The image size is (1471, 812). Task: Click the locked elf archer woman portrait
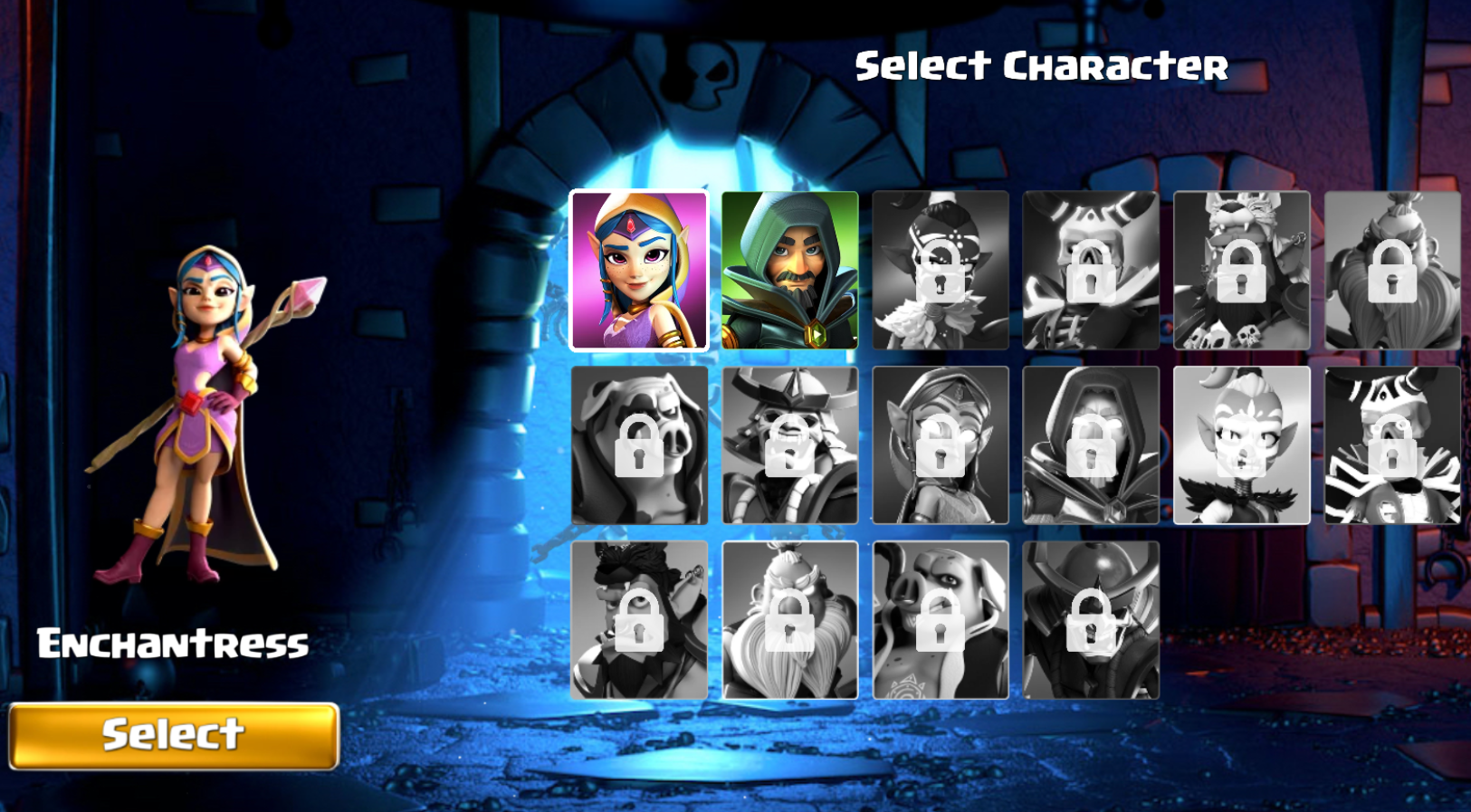coord(940,444)
